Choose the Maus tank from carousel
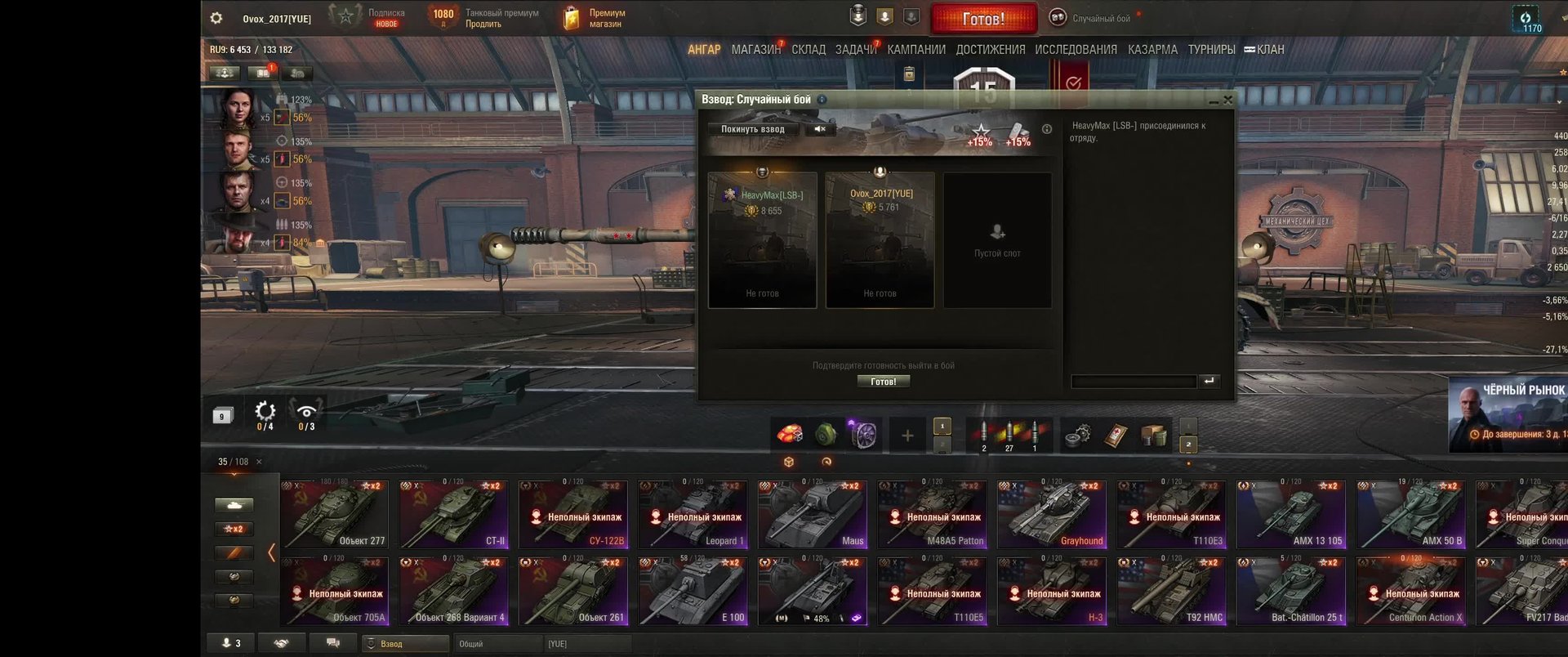Image resolution: width=1568 pixels, height=657 pixels. point(812,515)
